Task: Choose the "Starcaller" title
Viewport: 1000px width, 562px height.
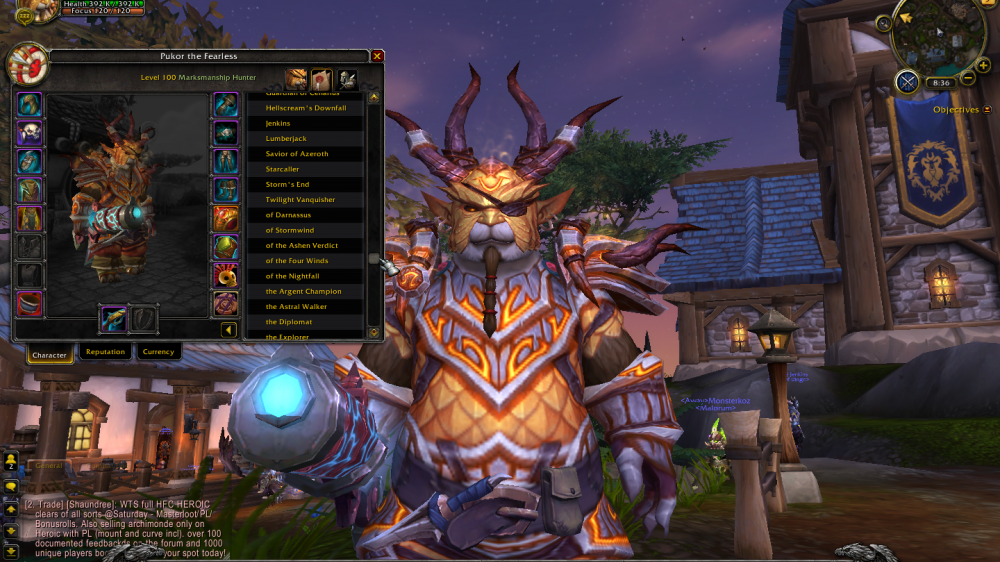Action: pos(305,169)
